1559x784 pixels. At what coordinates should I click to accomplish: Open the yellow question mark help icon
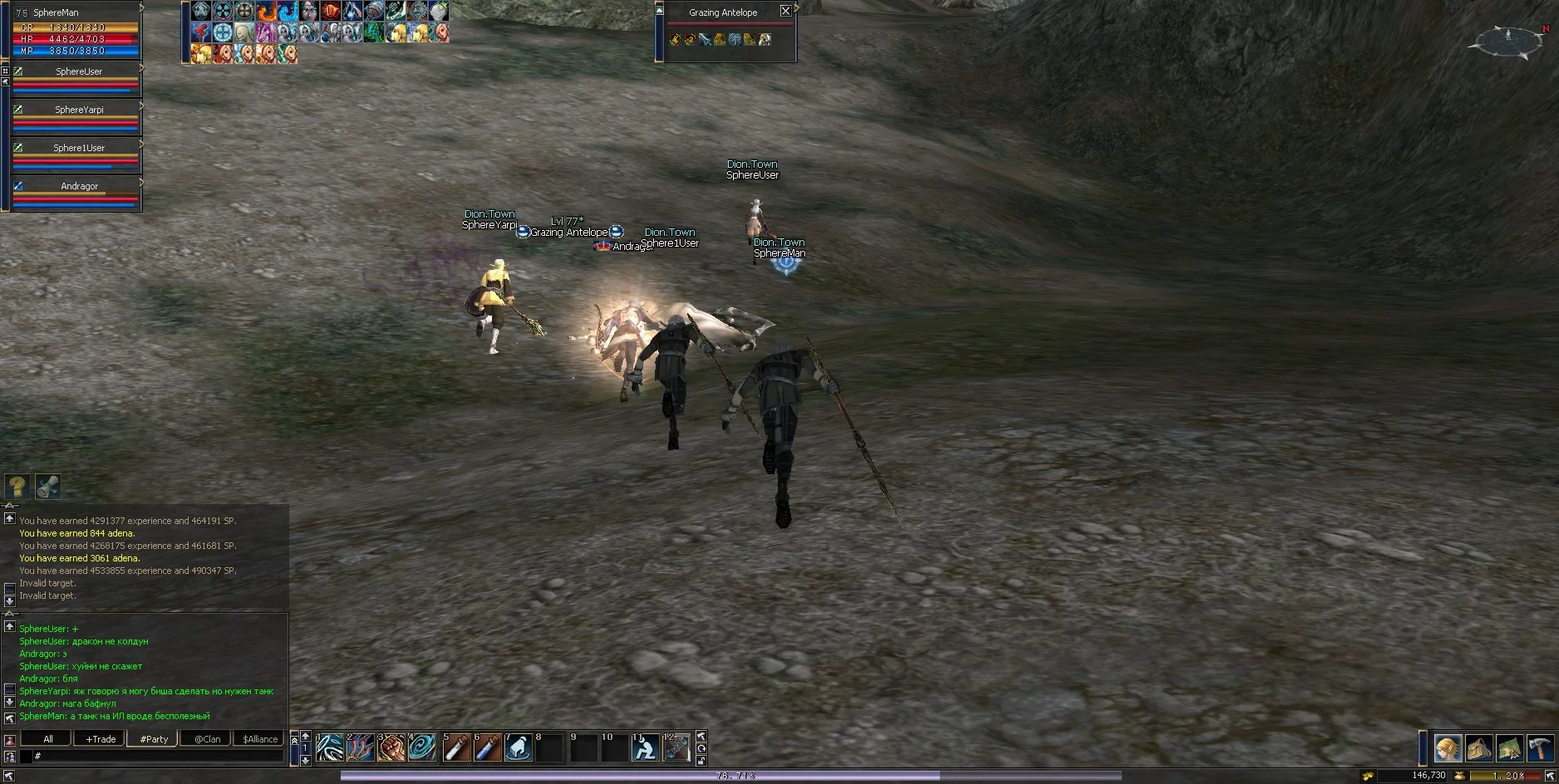(17, 487)
